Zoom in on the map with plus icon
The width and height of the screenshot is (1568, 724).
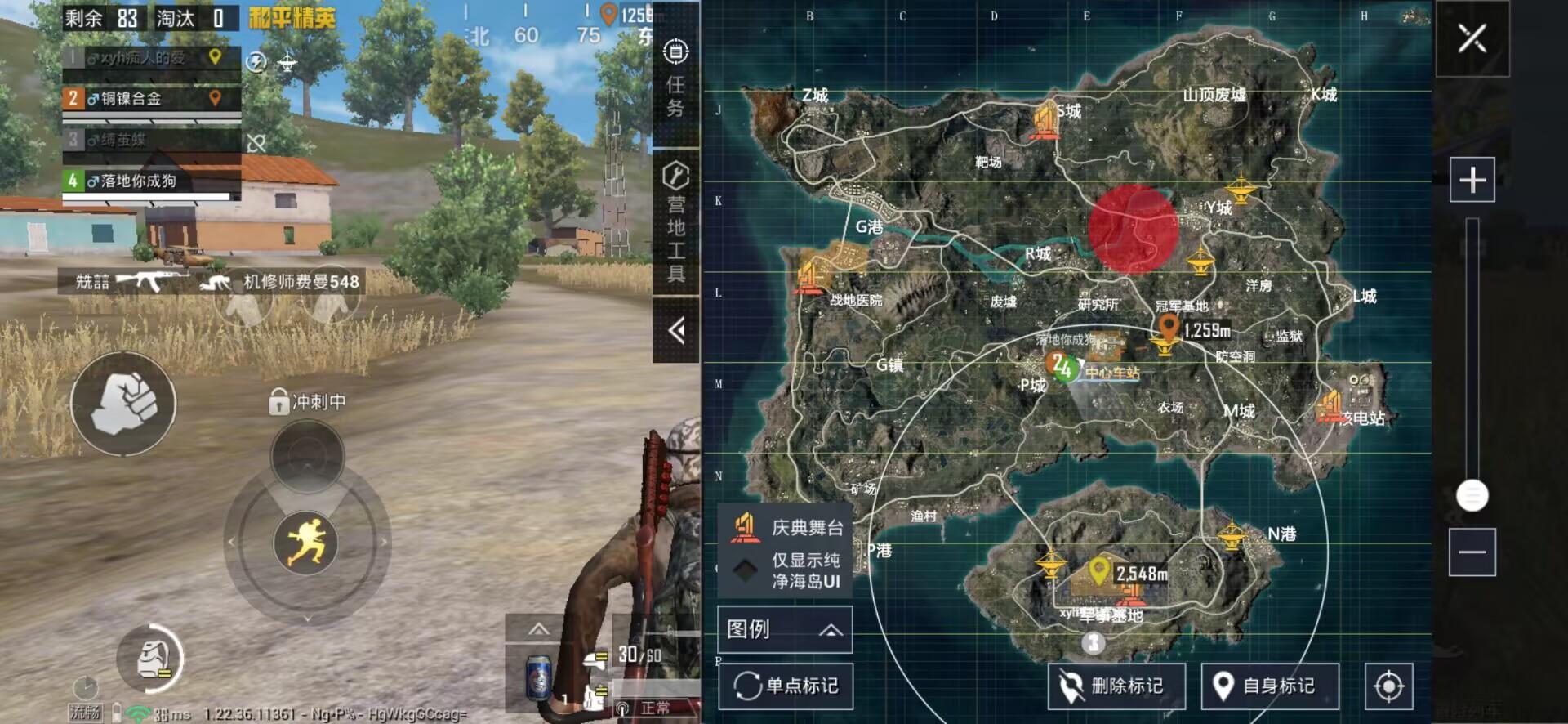point(1472,178)
